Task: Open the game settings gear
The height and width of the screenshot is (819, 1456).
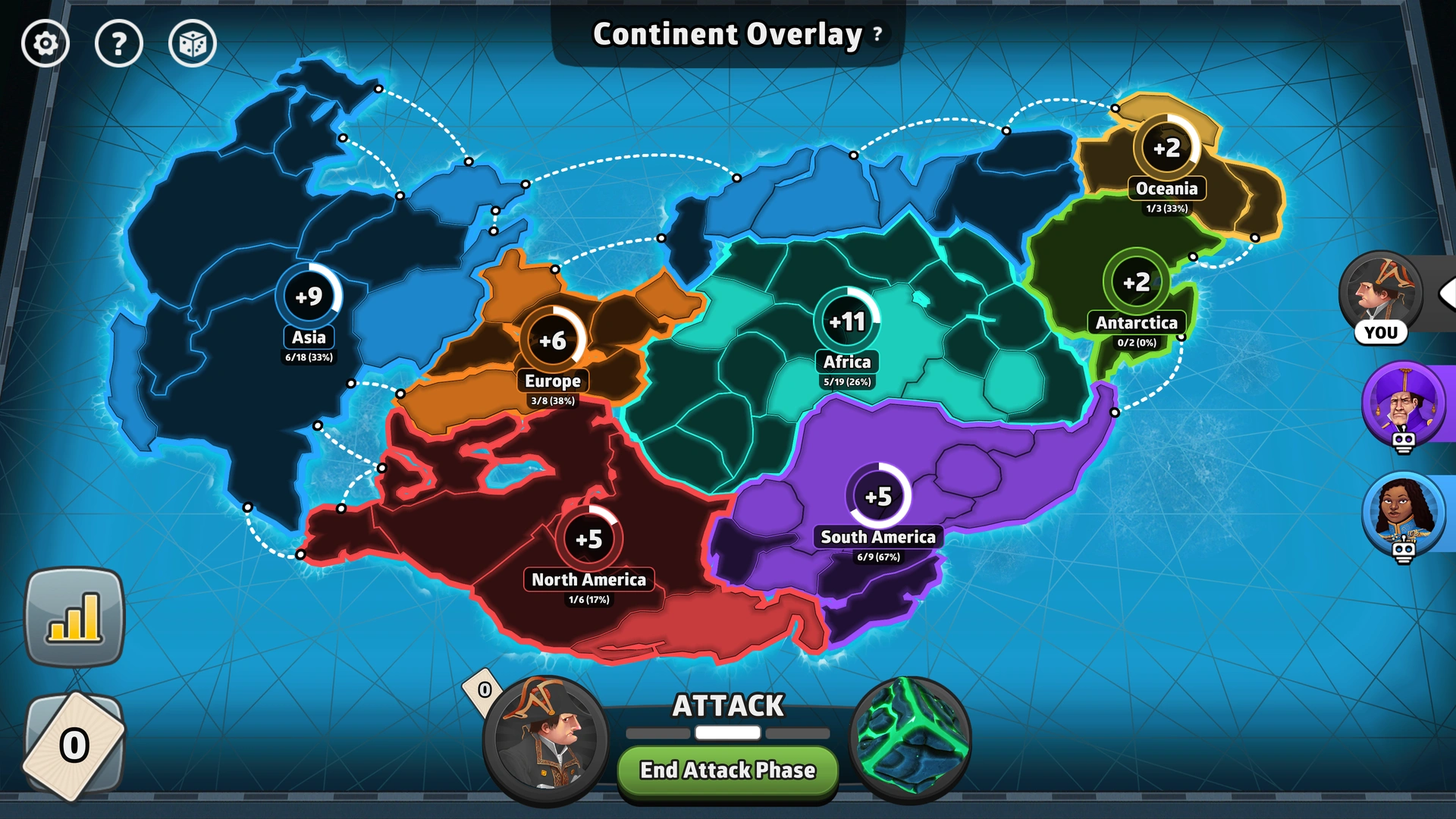Action: point(45,43)
